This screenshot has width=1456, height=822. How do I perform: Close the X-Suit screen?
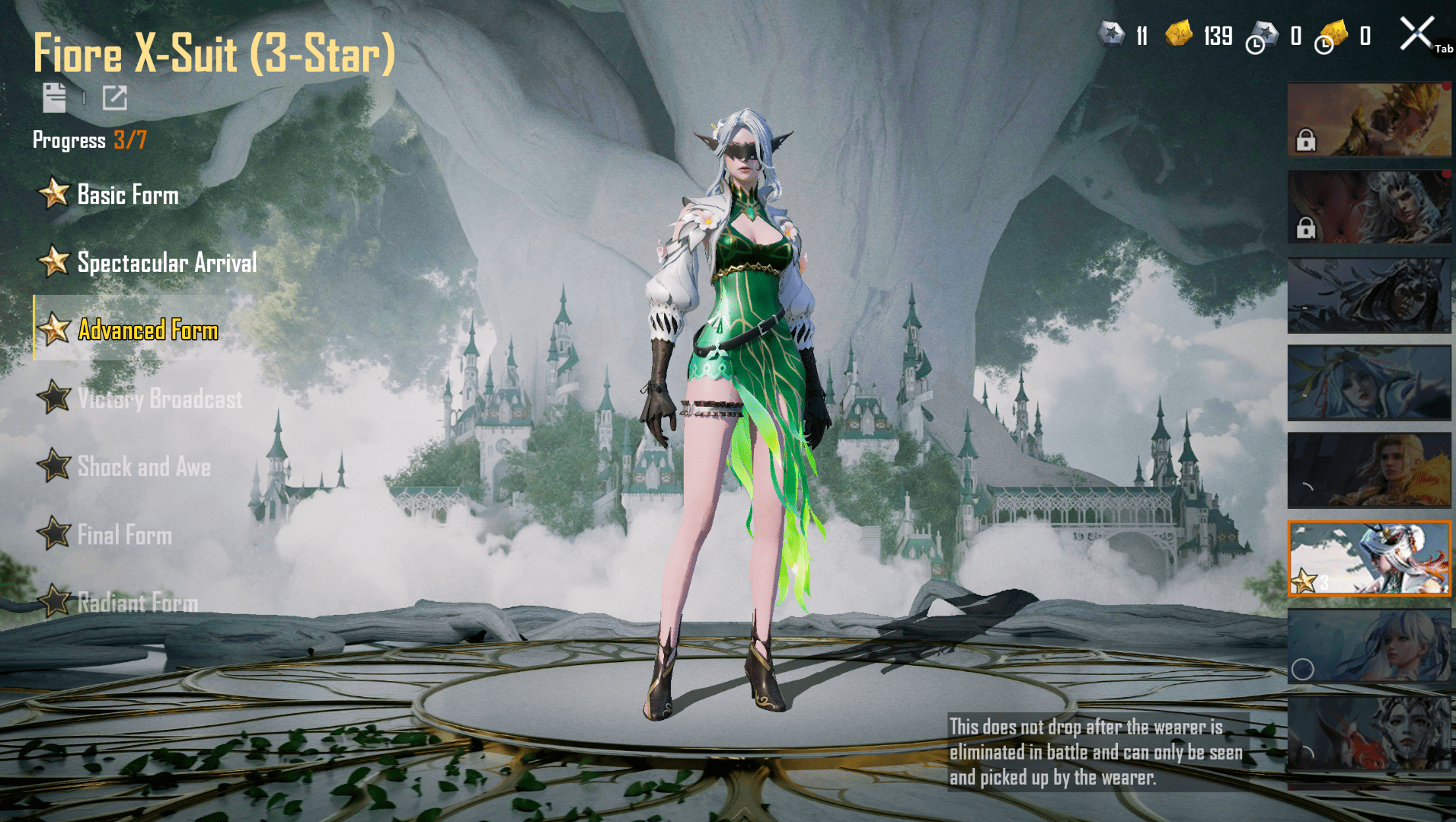click(x=1416, y=34)
